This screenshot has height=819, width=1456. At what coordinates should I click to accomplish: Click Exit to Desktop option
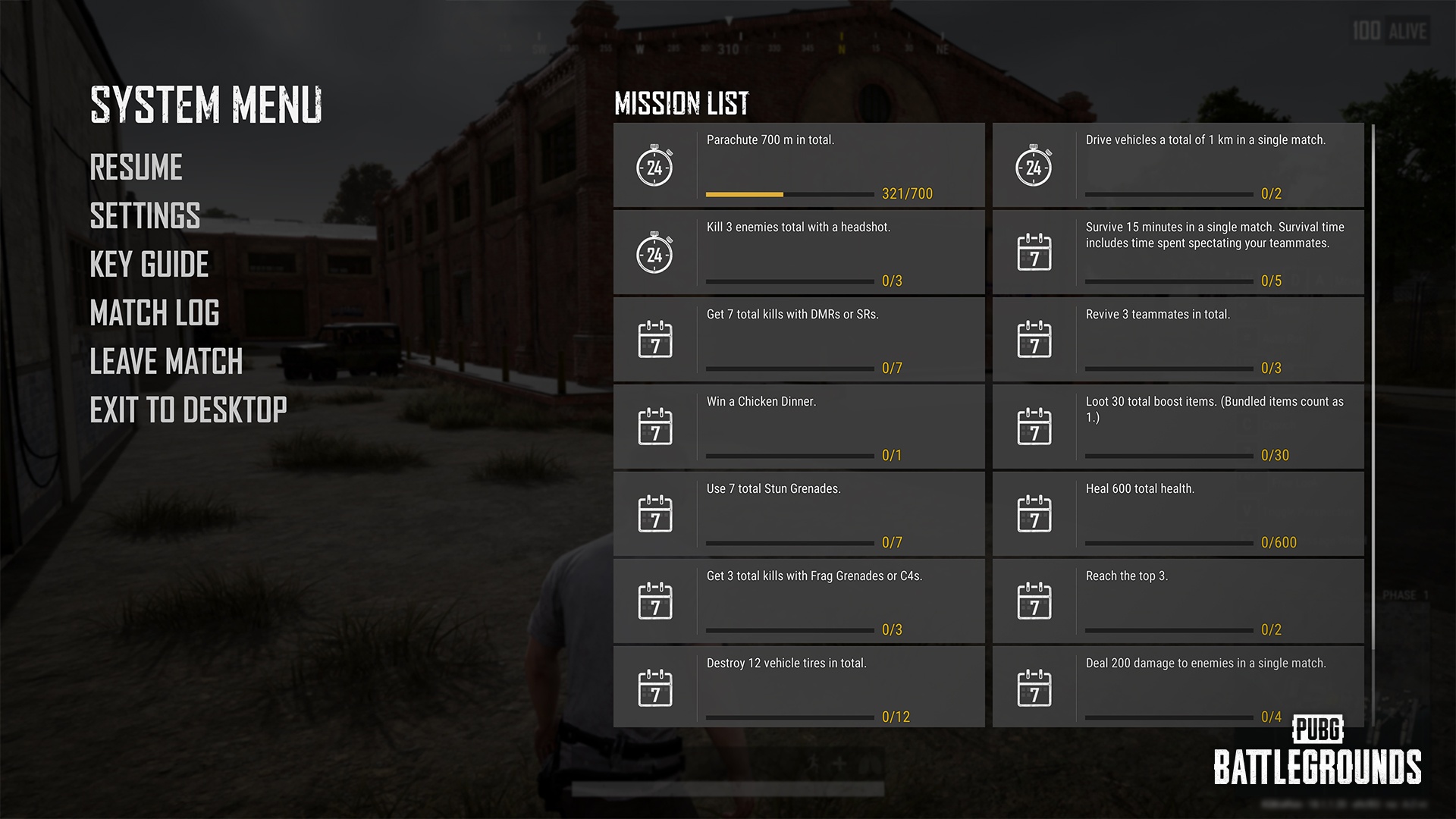pyautogui.click(x=188, y=410)
